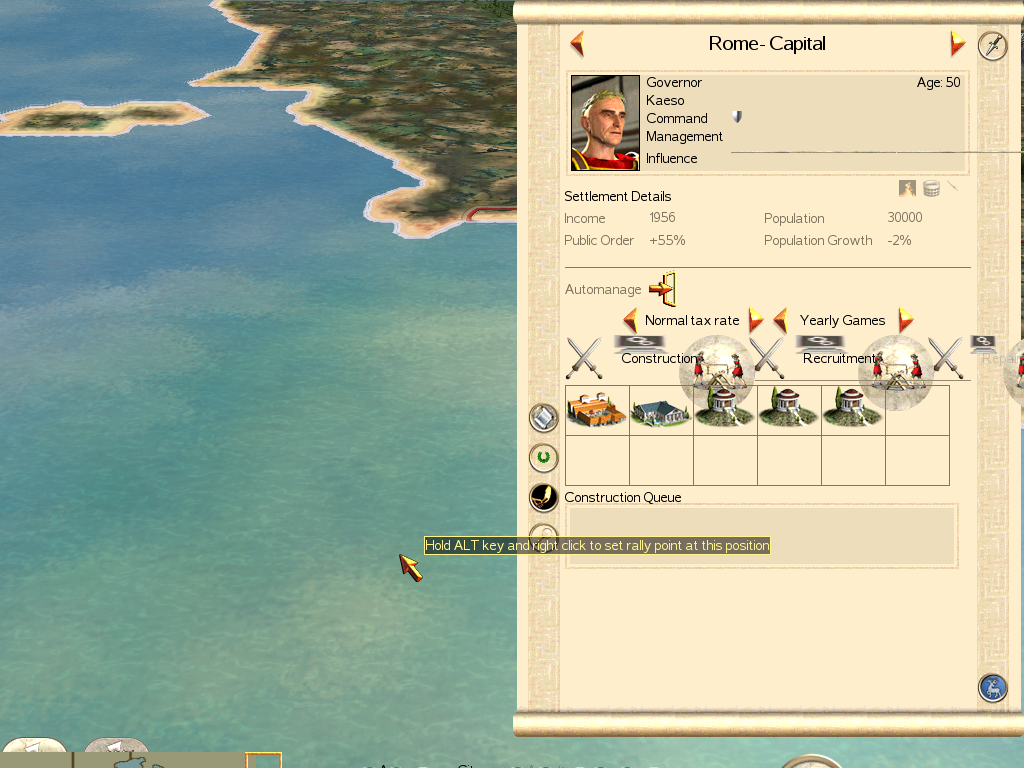Select the orange-roofed building in the grid
The width and height of the screenshot is (1024, 768).
[597, 410]
